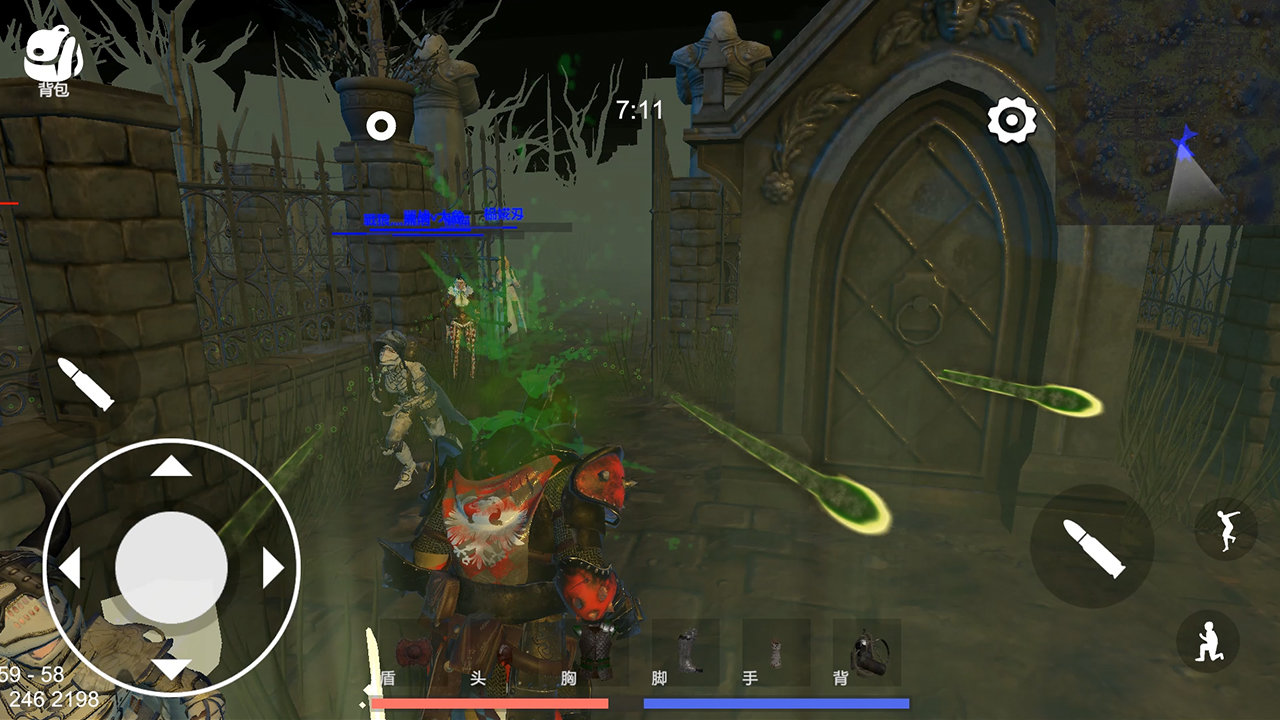Screen dimensions: 1280x720
Task: Tap the white ring button near the top
Action: click(x=381, y=127)
